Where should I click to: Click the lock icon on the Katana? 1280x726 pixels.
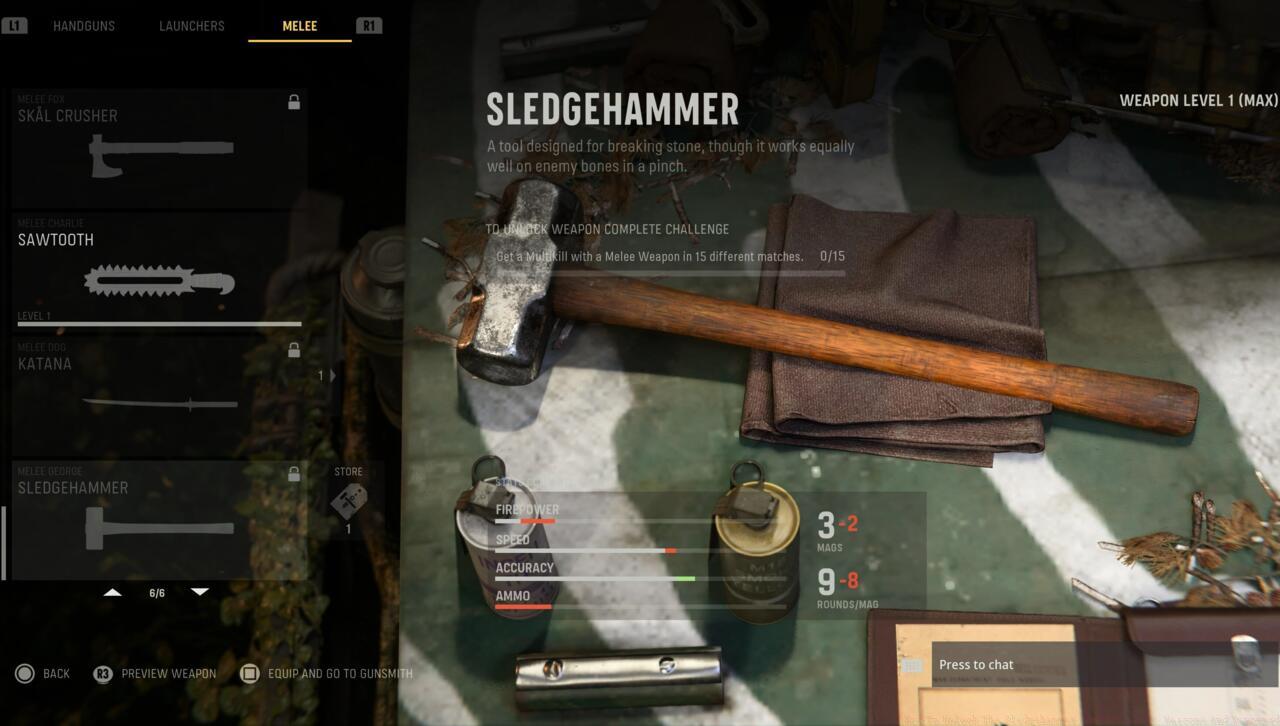(293, 349)
